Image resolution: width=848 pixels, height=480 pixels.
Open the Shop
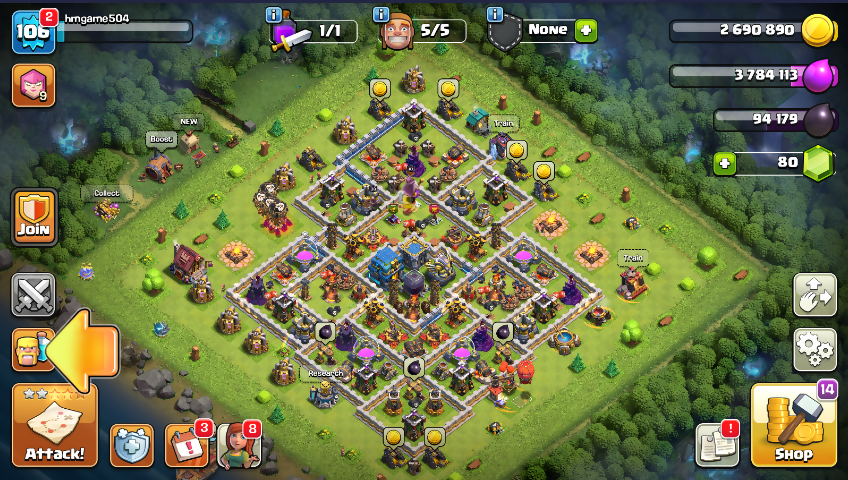point(793,425)
